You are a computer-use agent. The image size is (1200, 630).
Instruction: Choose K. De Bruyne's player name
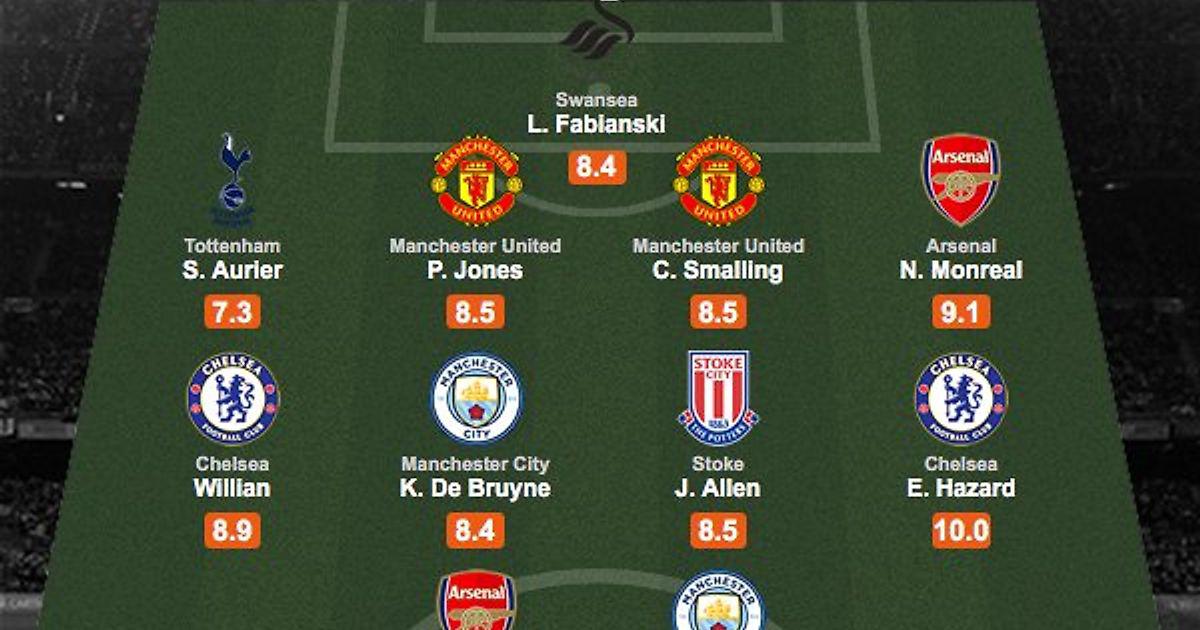tap(475, 489)
